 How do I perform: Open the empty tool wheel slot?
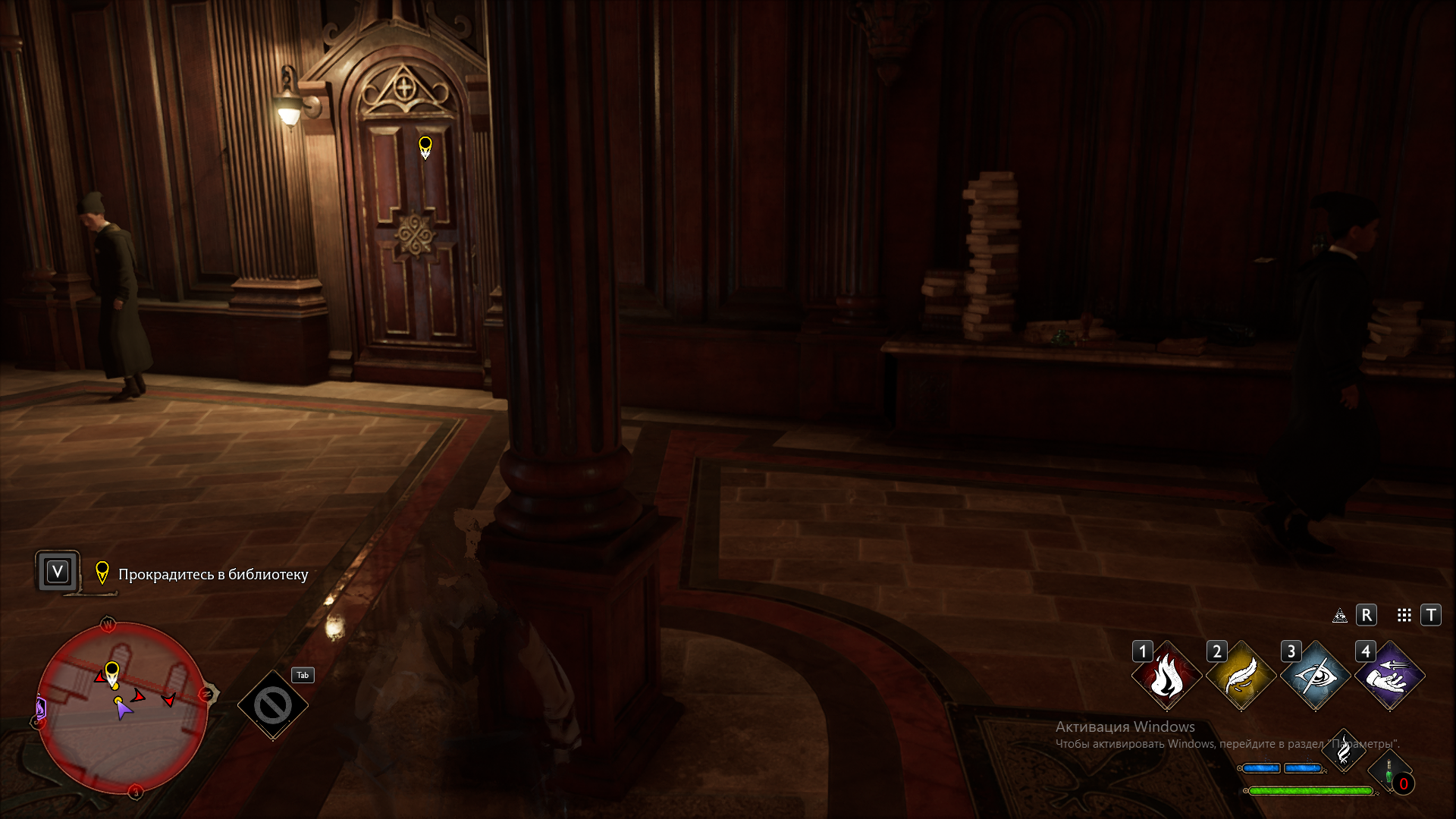273,705
